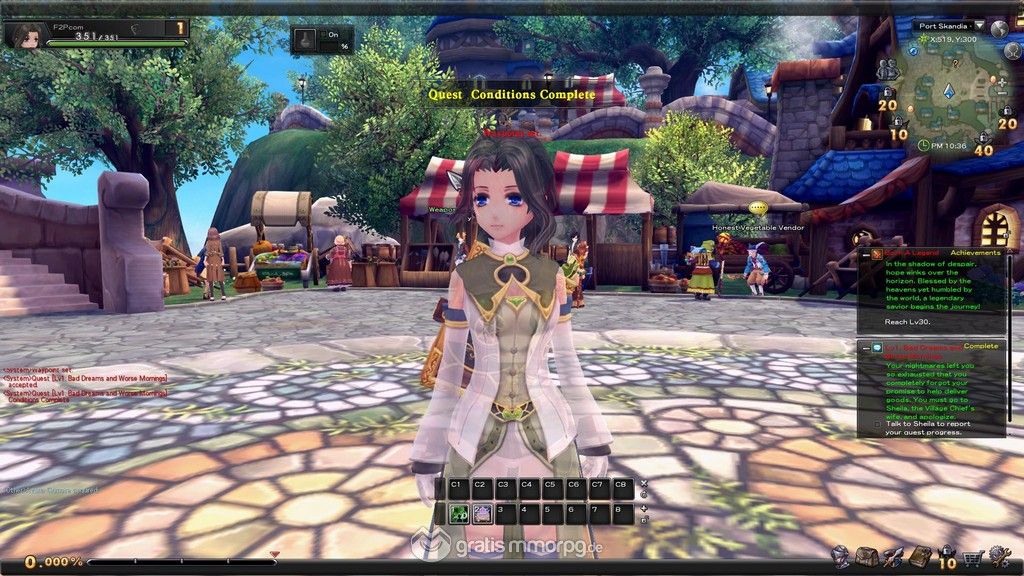Open the skills menu with crossed weapons icon

tap(893, 556)
